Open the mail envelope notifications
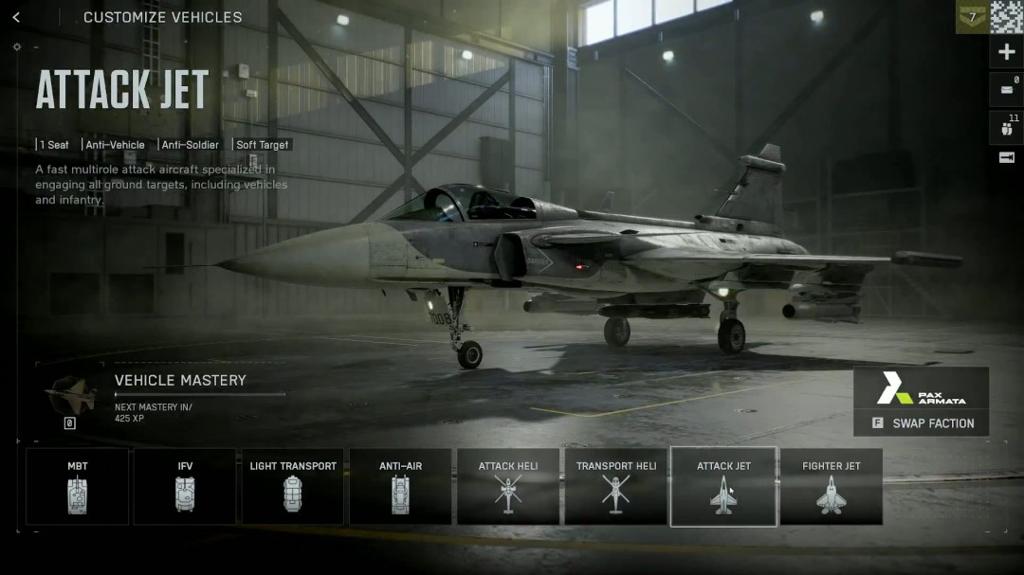 click(1006, 90)
